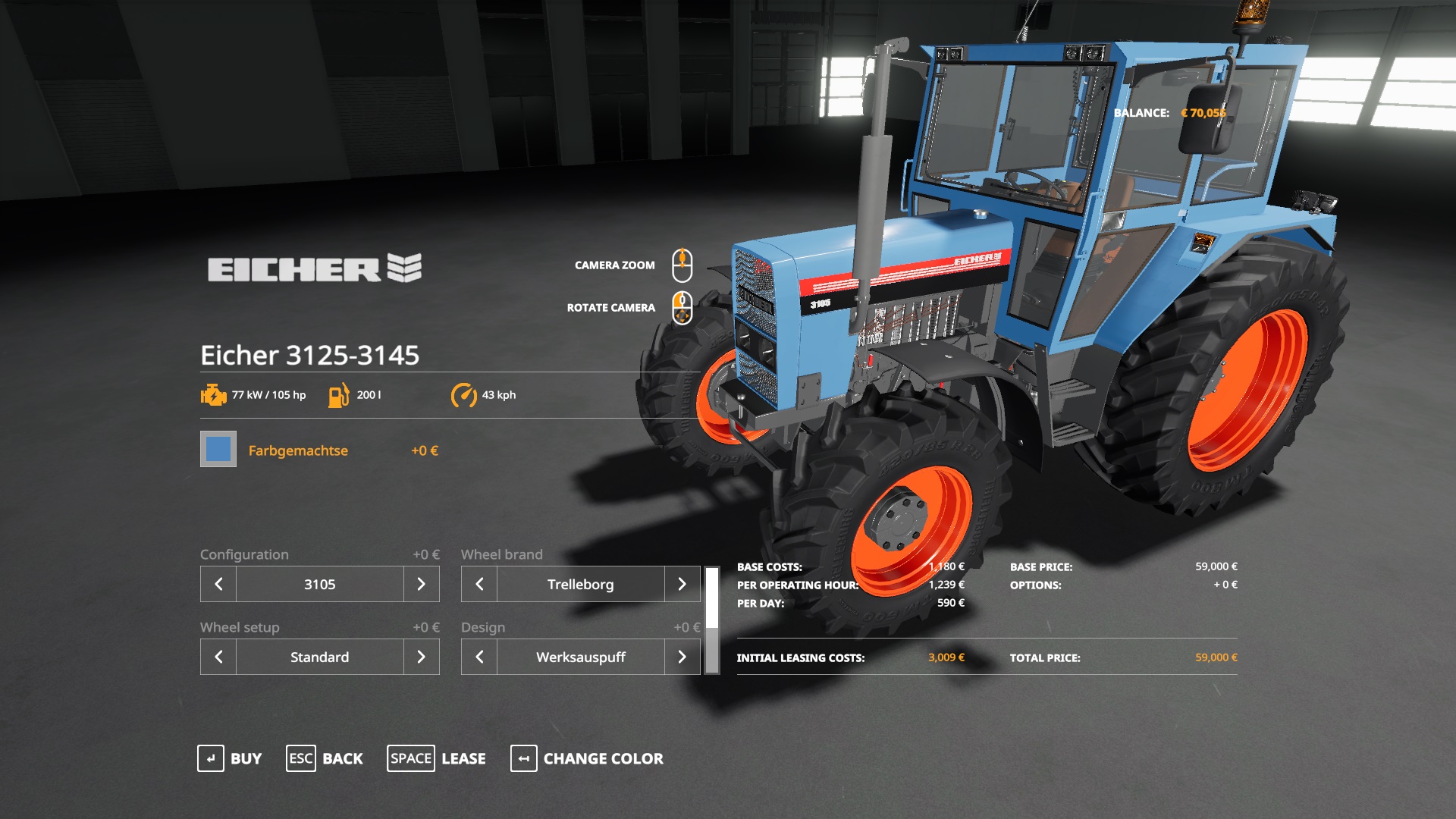1456x819 pixels.
Task: Click CHANGE COLOR to recolor the tractor
Action: pyautogui.click(x=602, y=758)
